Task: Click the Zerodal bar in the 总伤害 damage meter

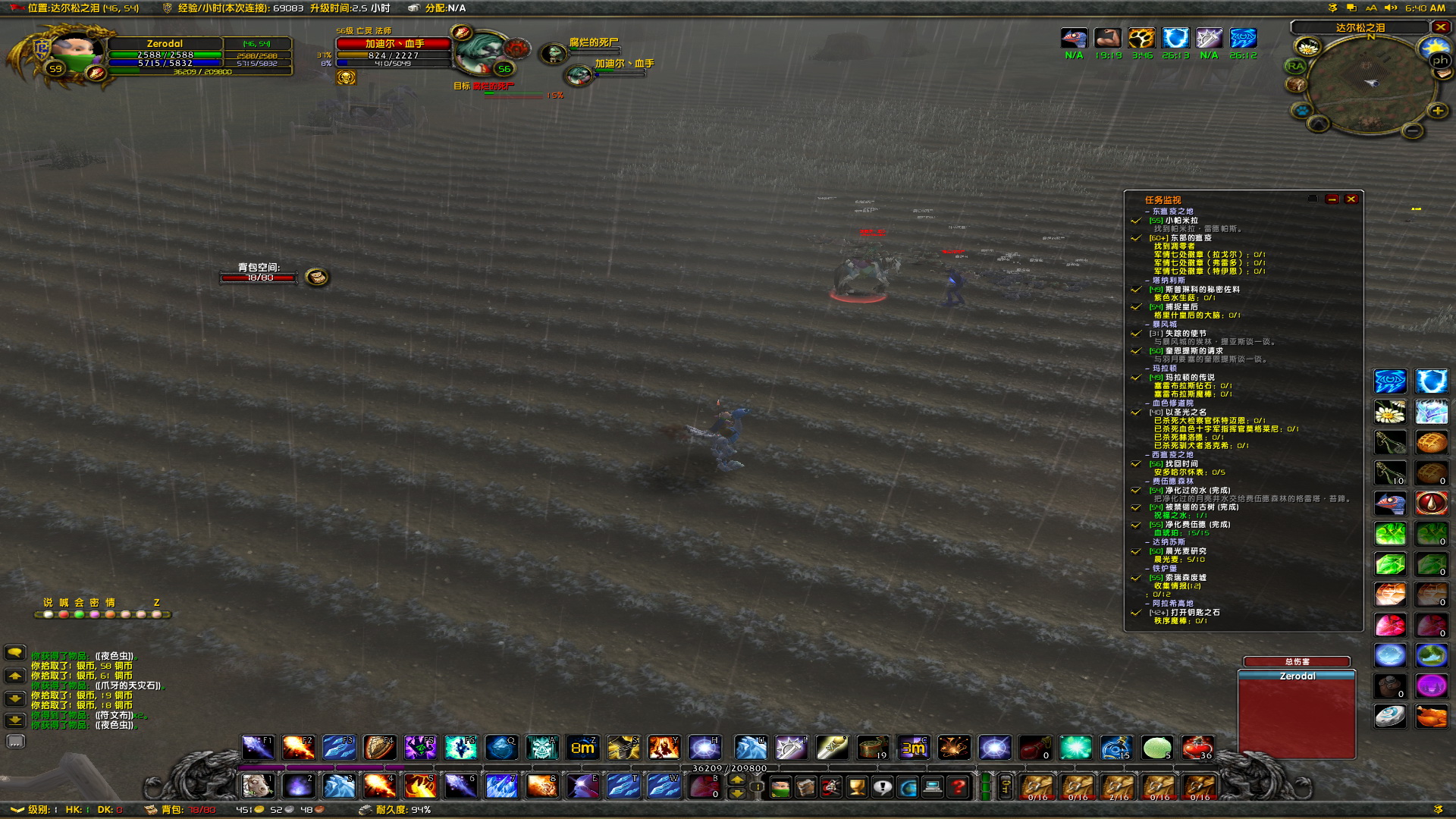Action: click(x=1297, y=675)
